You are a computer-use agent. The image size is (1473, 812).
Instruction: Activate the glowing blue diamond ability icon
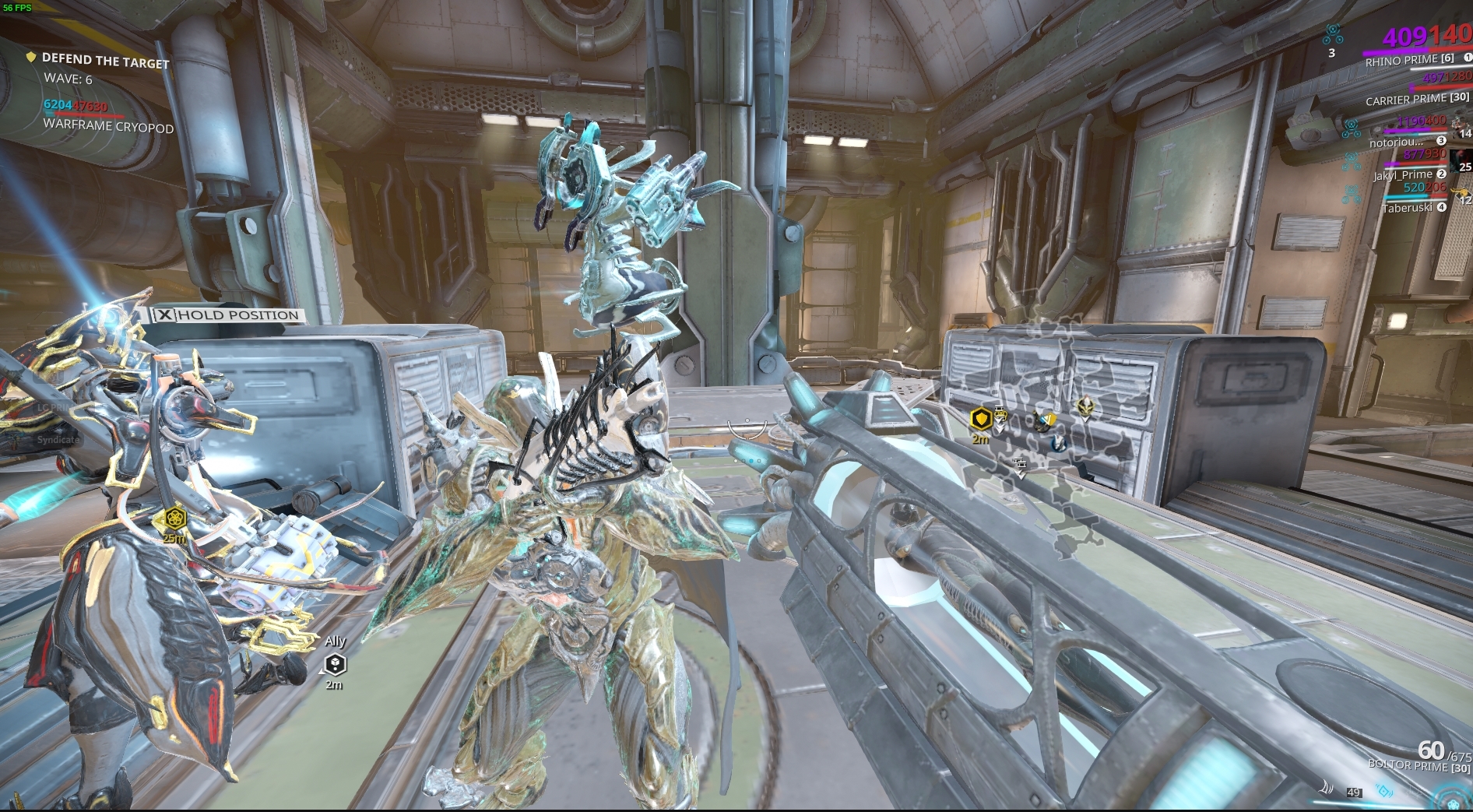pos(1384,791)
